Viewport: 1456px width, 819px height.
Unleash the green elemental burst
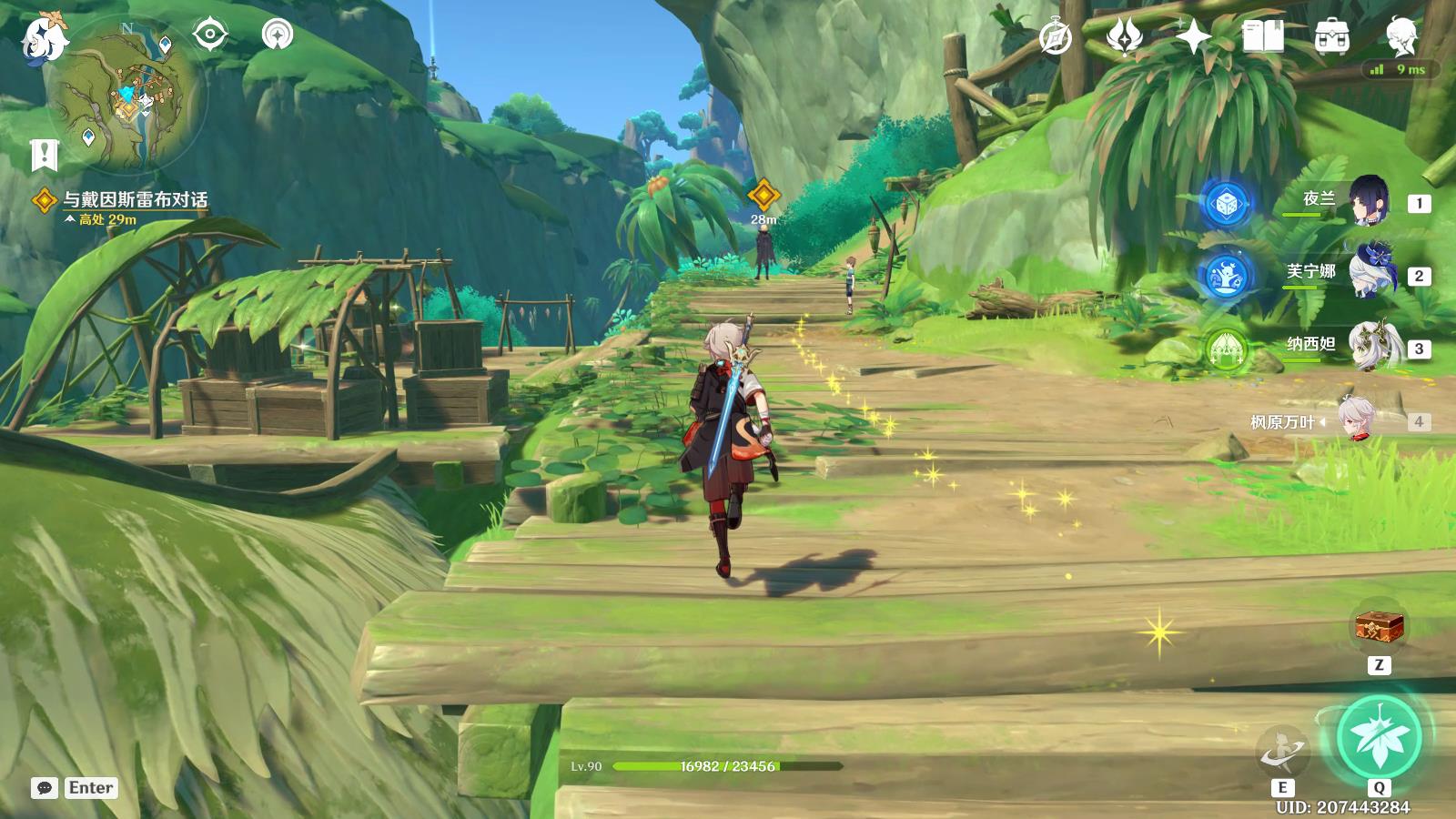coord(1379,737)
